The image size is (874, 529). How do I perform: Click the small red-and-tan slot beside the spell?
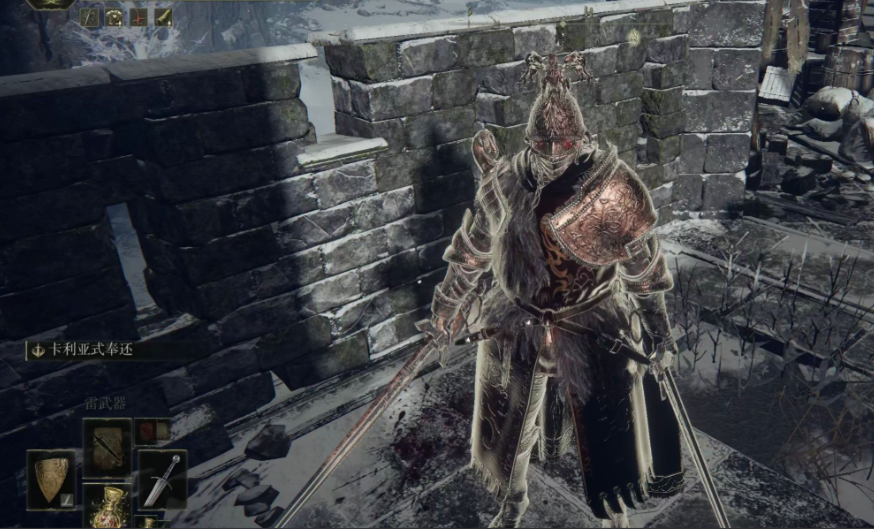click(x=152, y=431)
